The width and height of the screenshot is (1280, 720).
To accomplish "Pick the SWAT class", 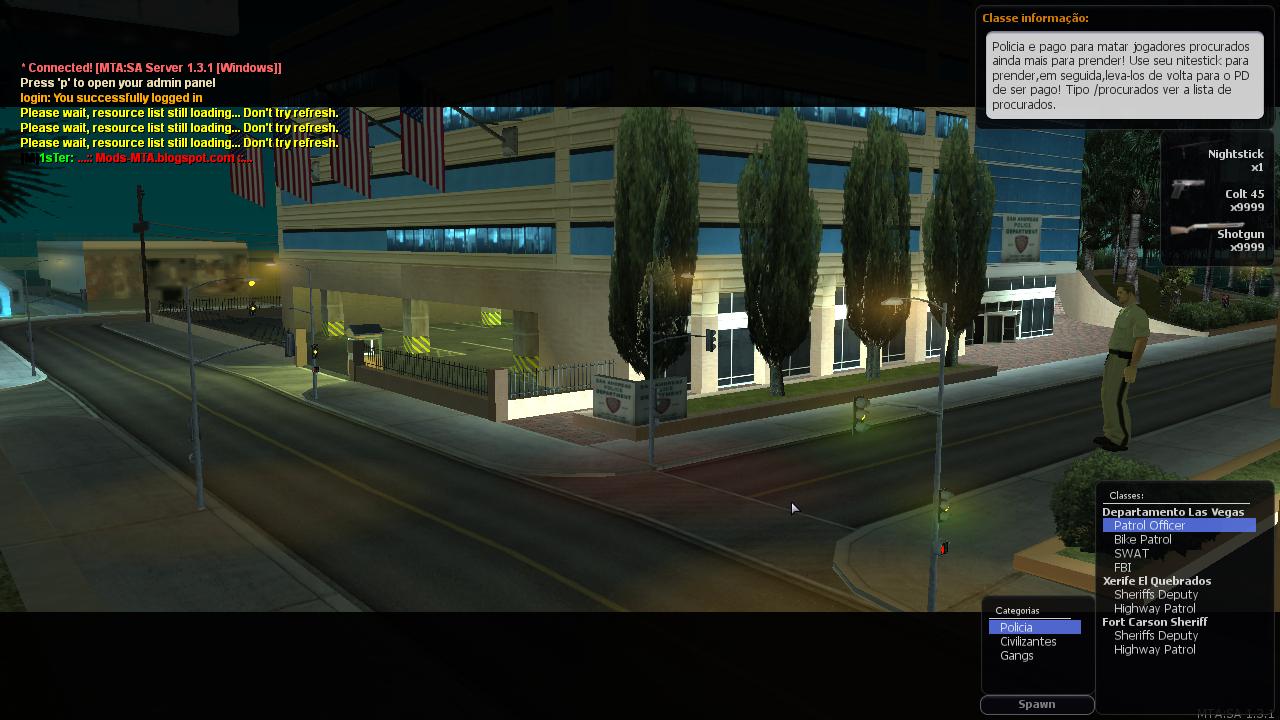I will (x=1131, y=553).
